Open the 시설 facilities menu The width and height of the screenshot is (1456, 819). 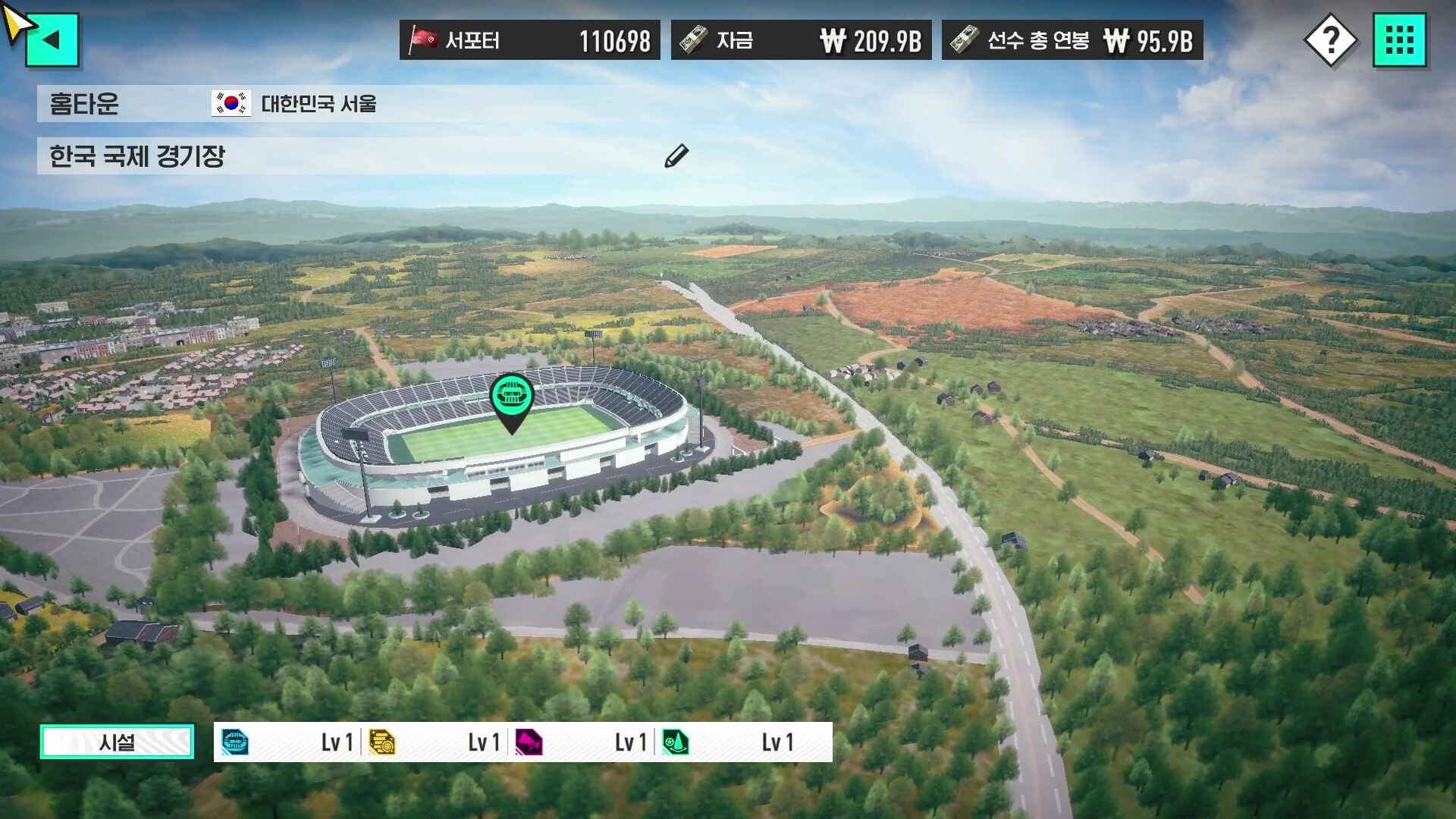pos(116,742)
